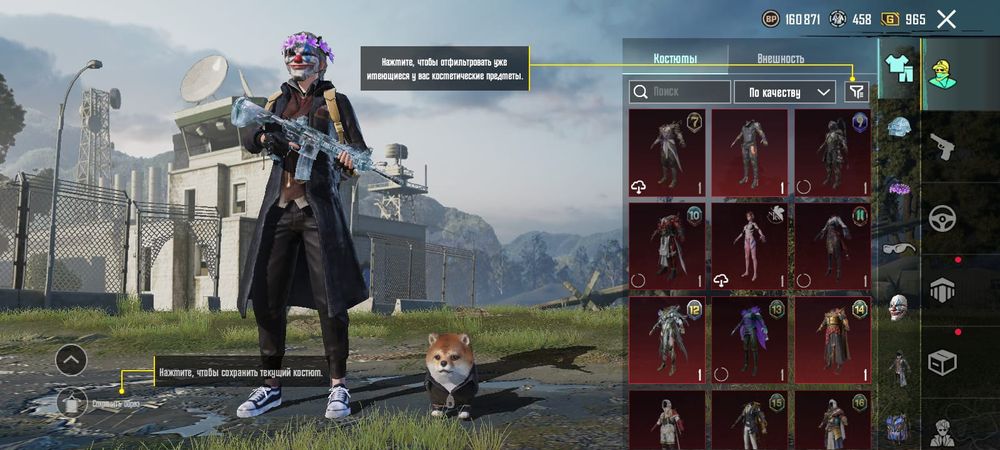
Task: Select the pink bodysuit costume
Action: (749, 247)
